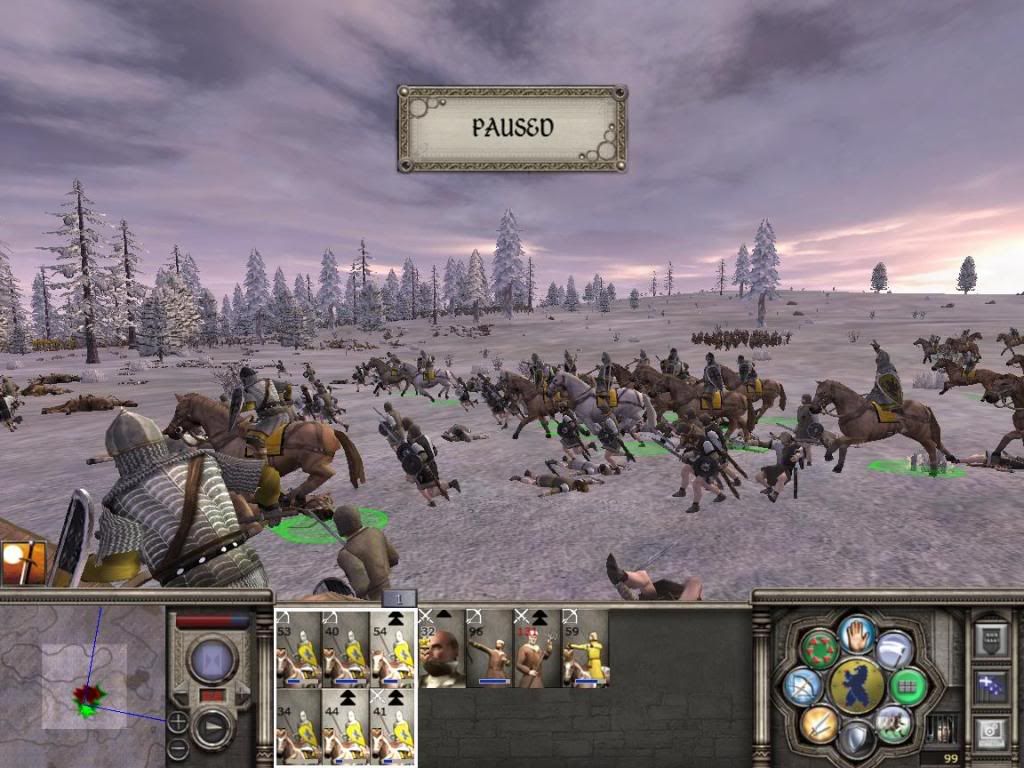
Task: Select the cavalry unit card with 53 men
Action: click(x=298, y=648)
